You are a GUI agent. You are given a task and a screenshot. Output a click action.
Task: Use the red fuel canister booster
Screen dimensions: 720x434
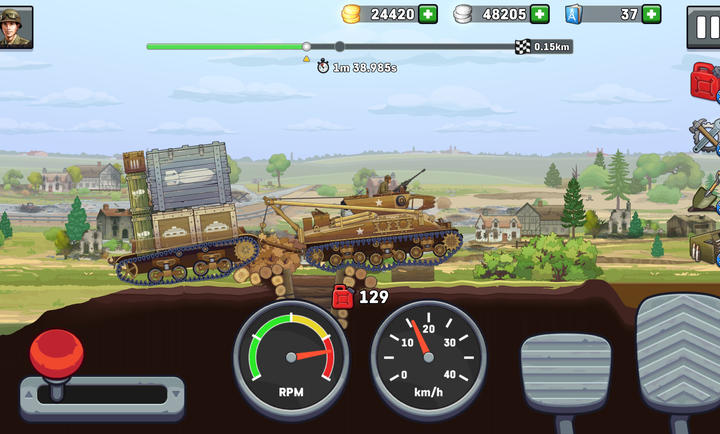(x=705, y=80)
